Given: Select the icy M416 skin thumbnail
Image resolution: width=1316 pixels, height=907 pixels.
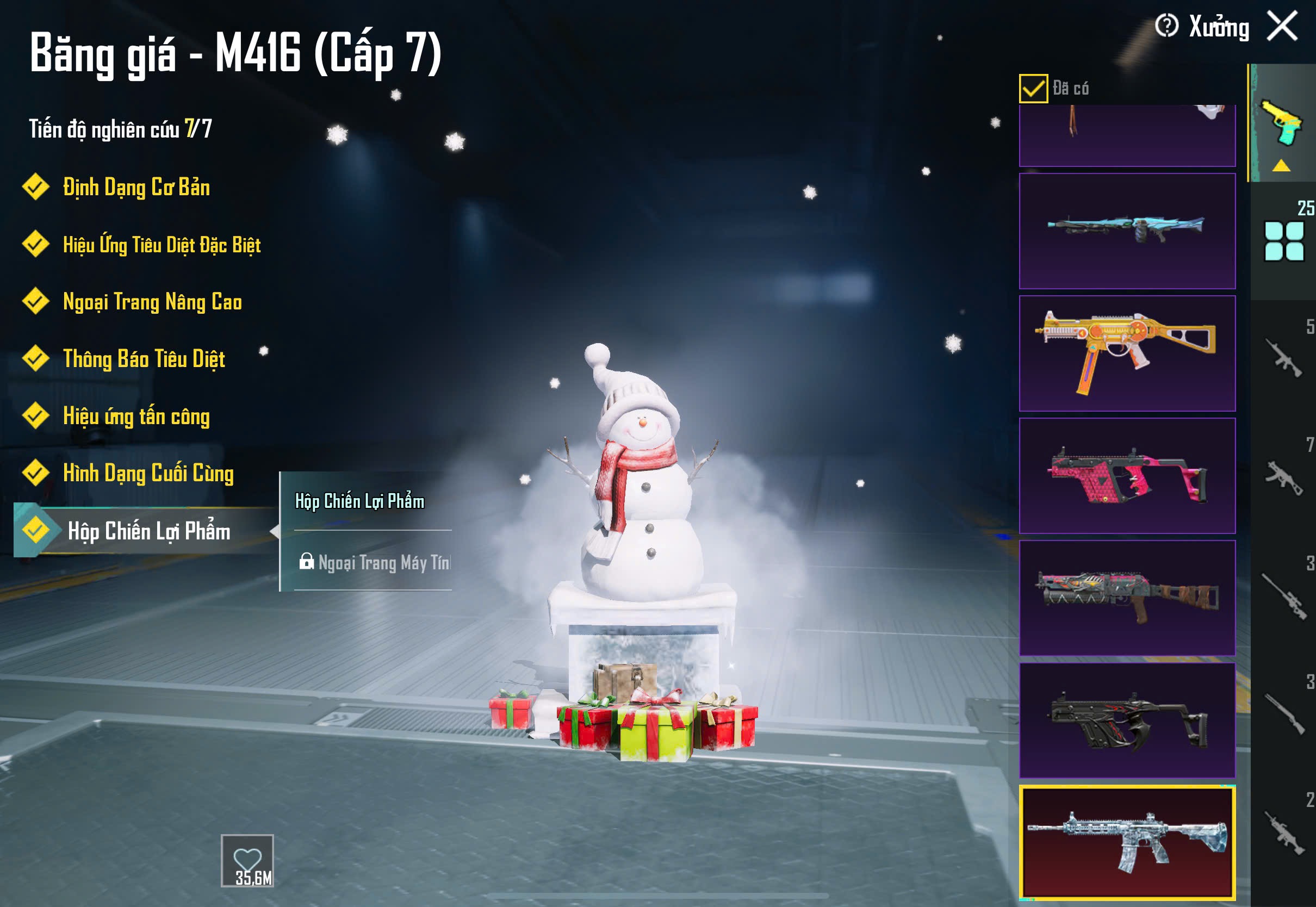Looking at the screenshot, I should pyautogui.click(x=1127, y=843).
